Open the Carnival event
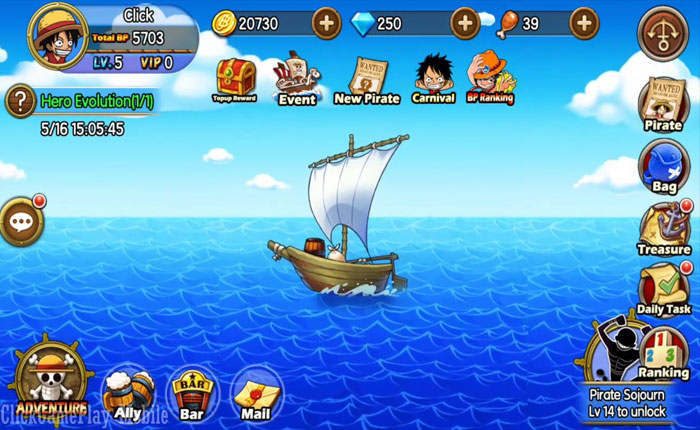 pyautogui.click(x=433, y=76)
